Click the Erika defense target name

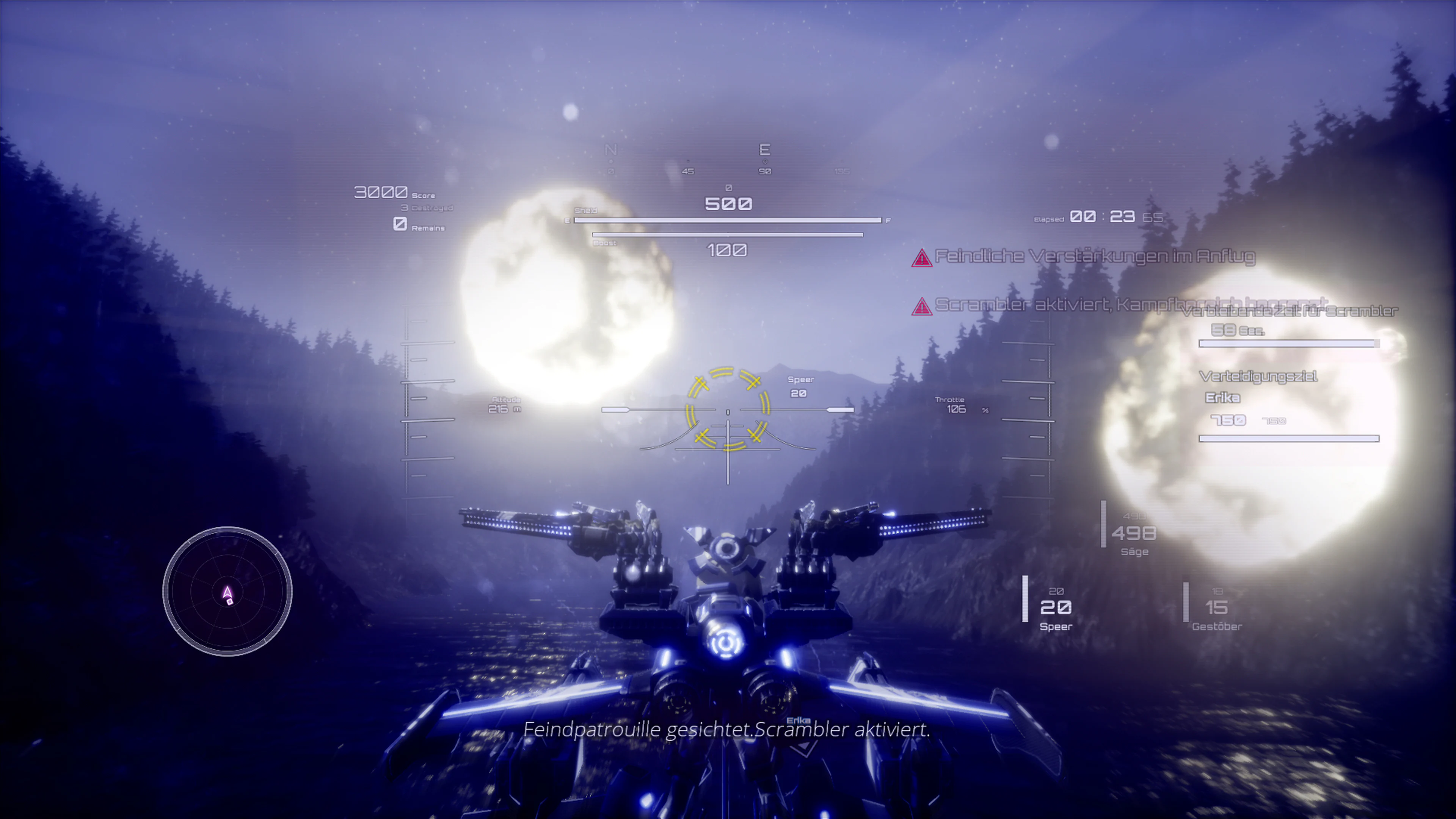click(1223, 397)
